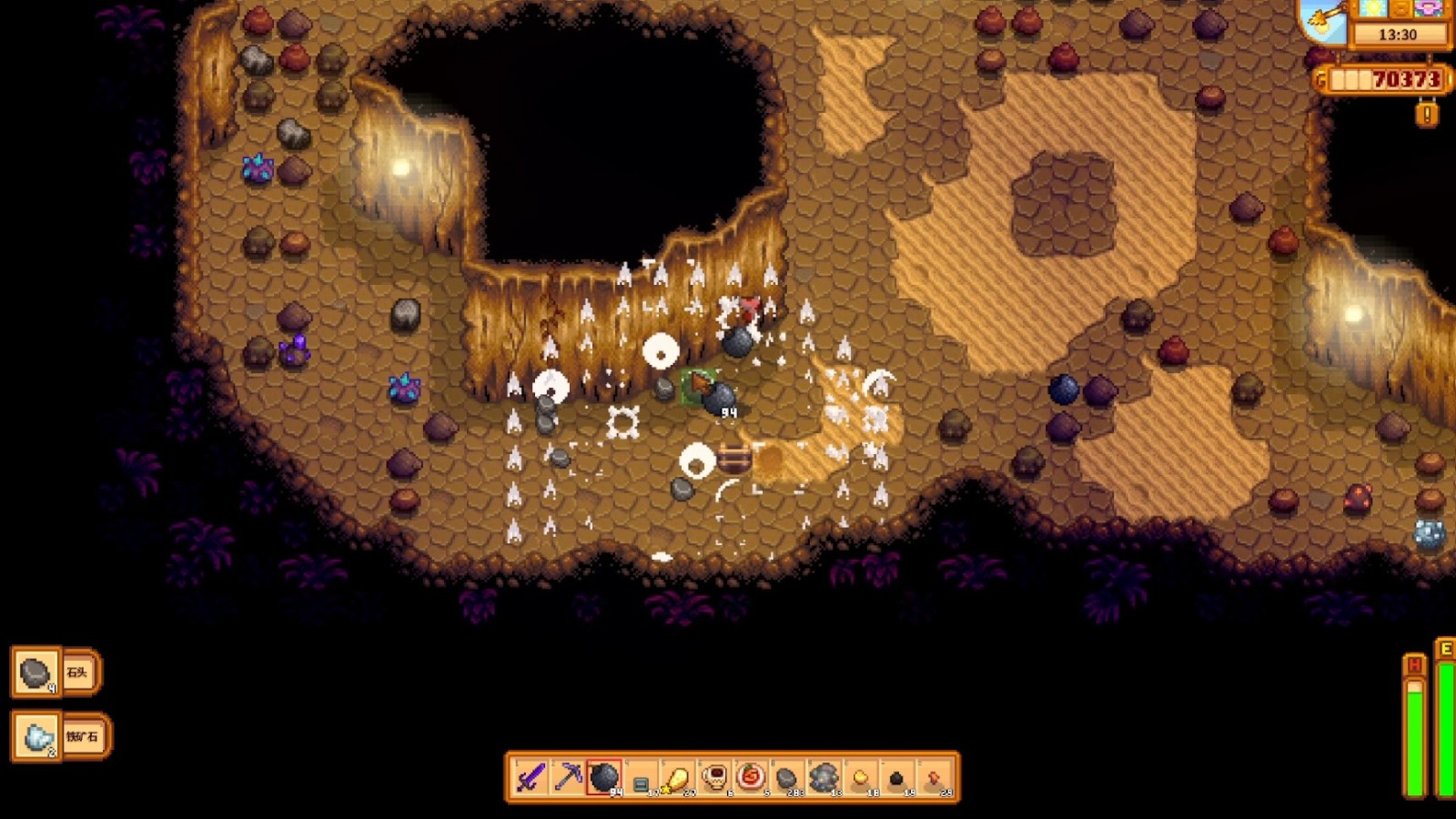
Task: Select the small black bomb stack of 19
Action: pos(896,778)
